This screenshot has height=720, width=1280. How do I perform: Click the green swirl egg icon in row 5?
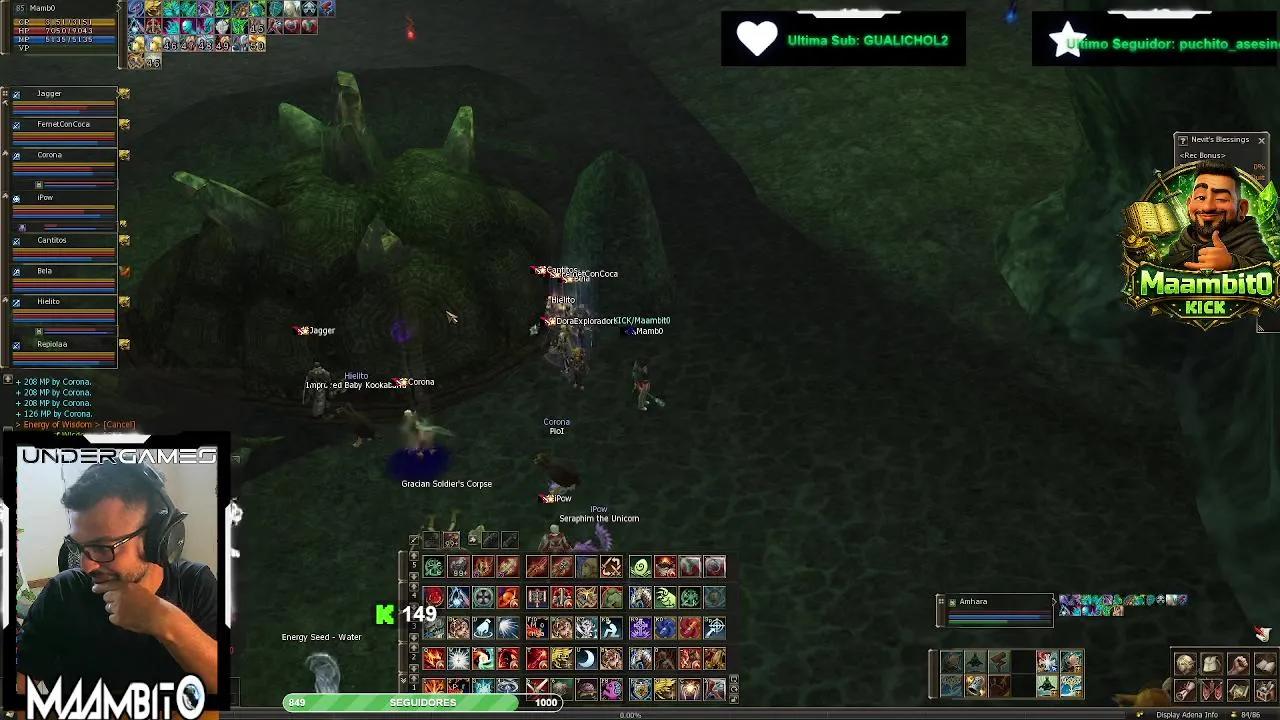[642, 565]
